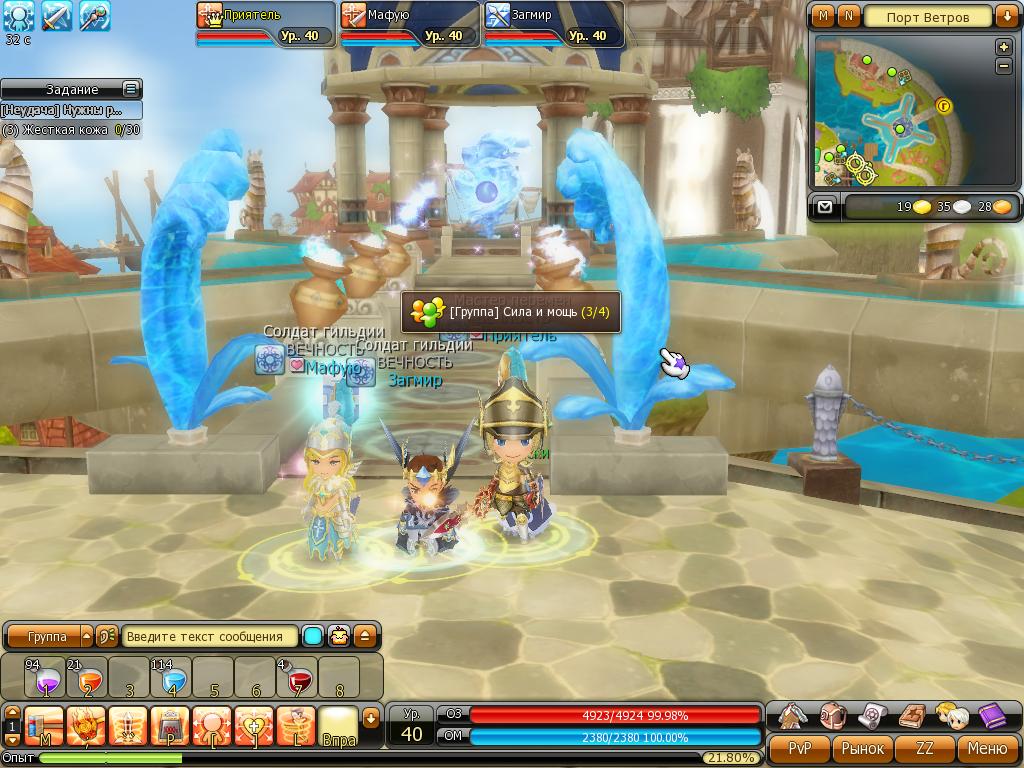
Task: Use the dark red potion in slot 7
Action: [297, 678]
